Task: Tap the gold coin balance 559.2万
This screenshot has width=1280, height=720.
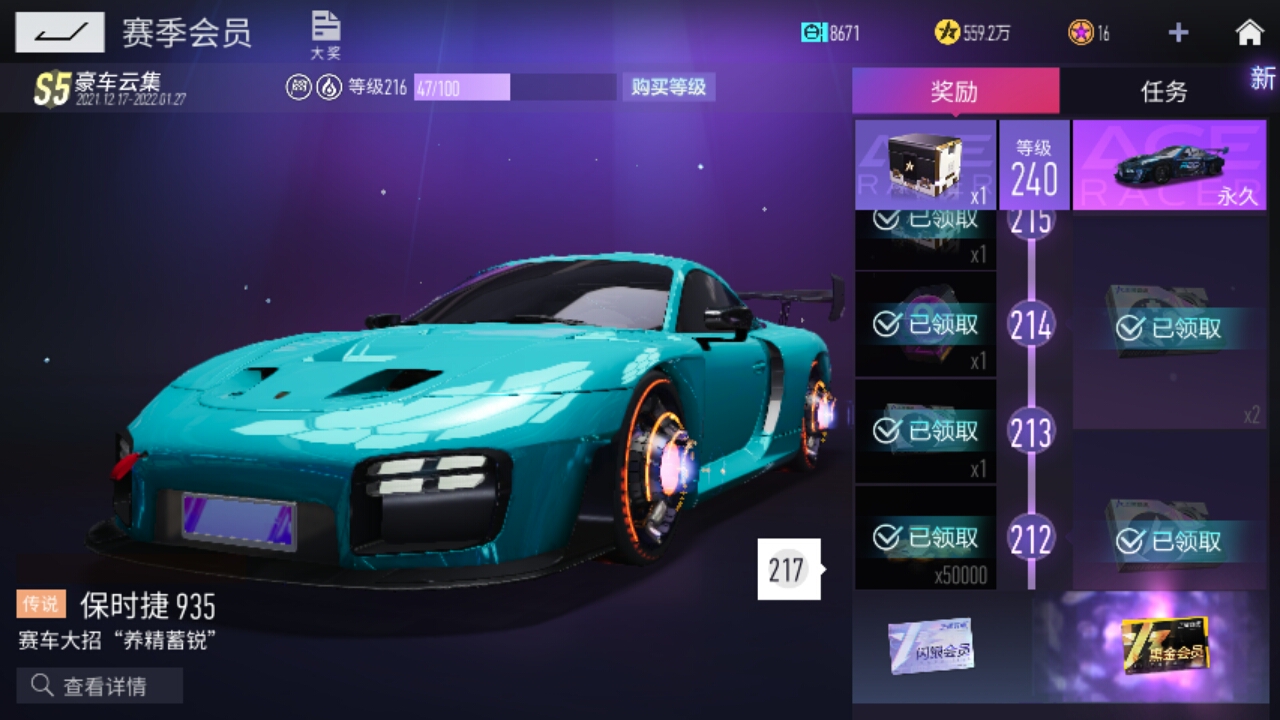Action: 973,33
